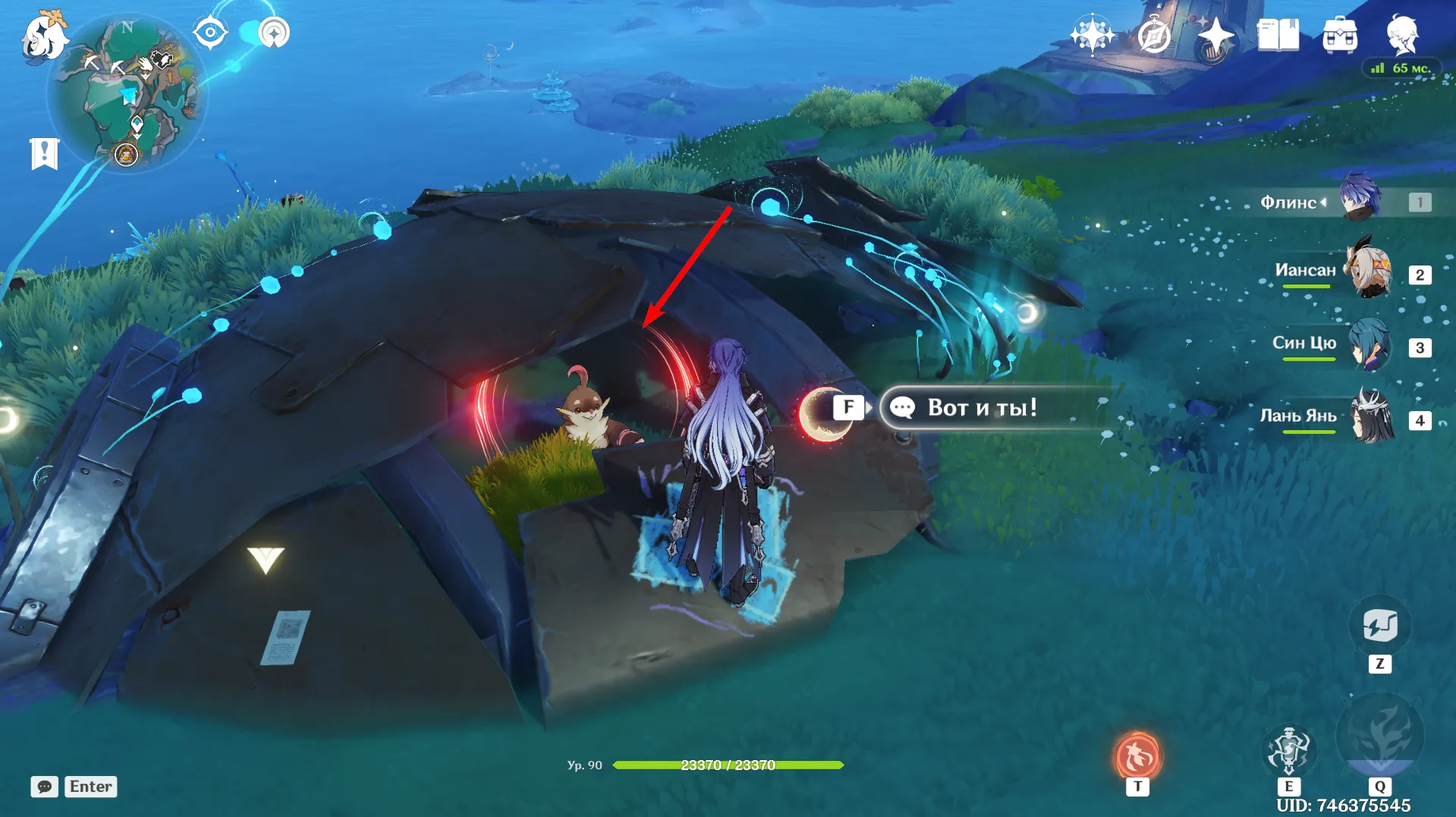
Task: Activate the lightning quick-use icon
Action: point(1379,627)
